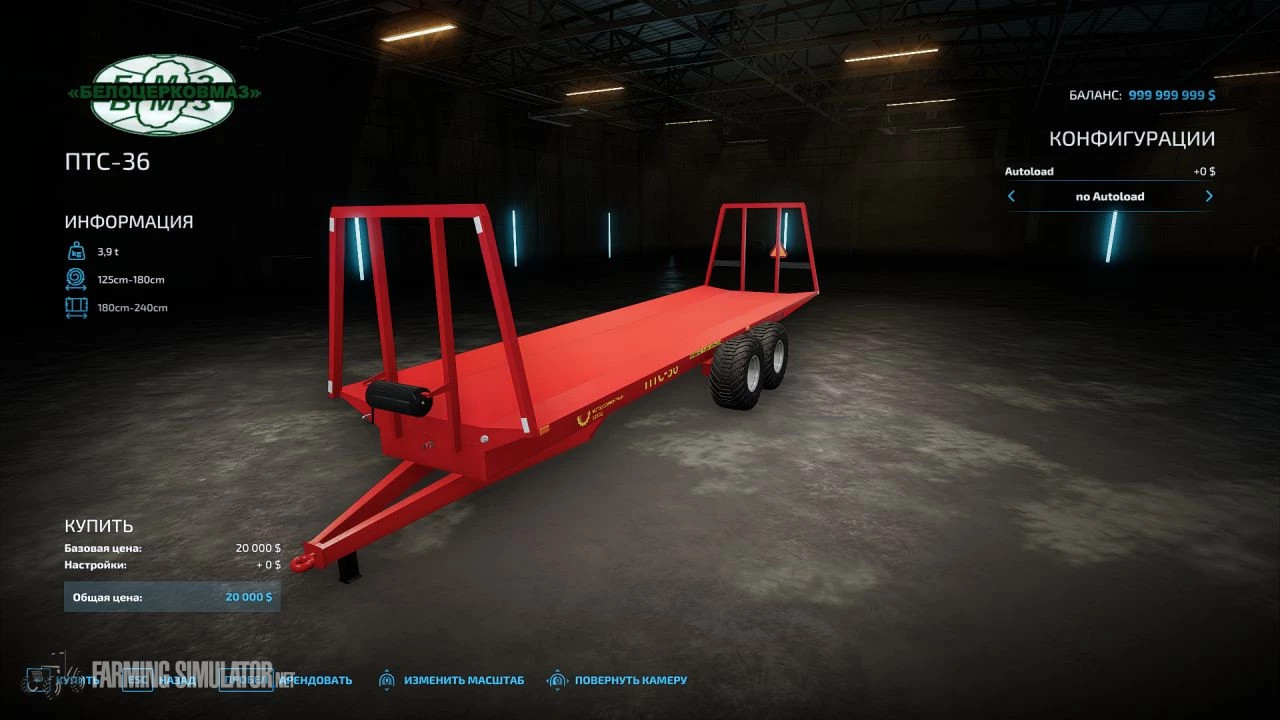Click the left arrow for Autoload configuration
This screenshot has width=1280, height=720.
[x=1011, y=196]
